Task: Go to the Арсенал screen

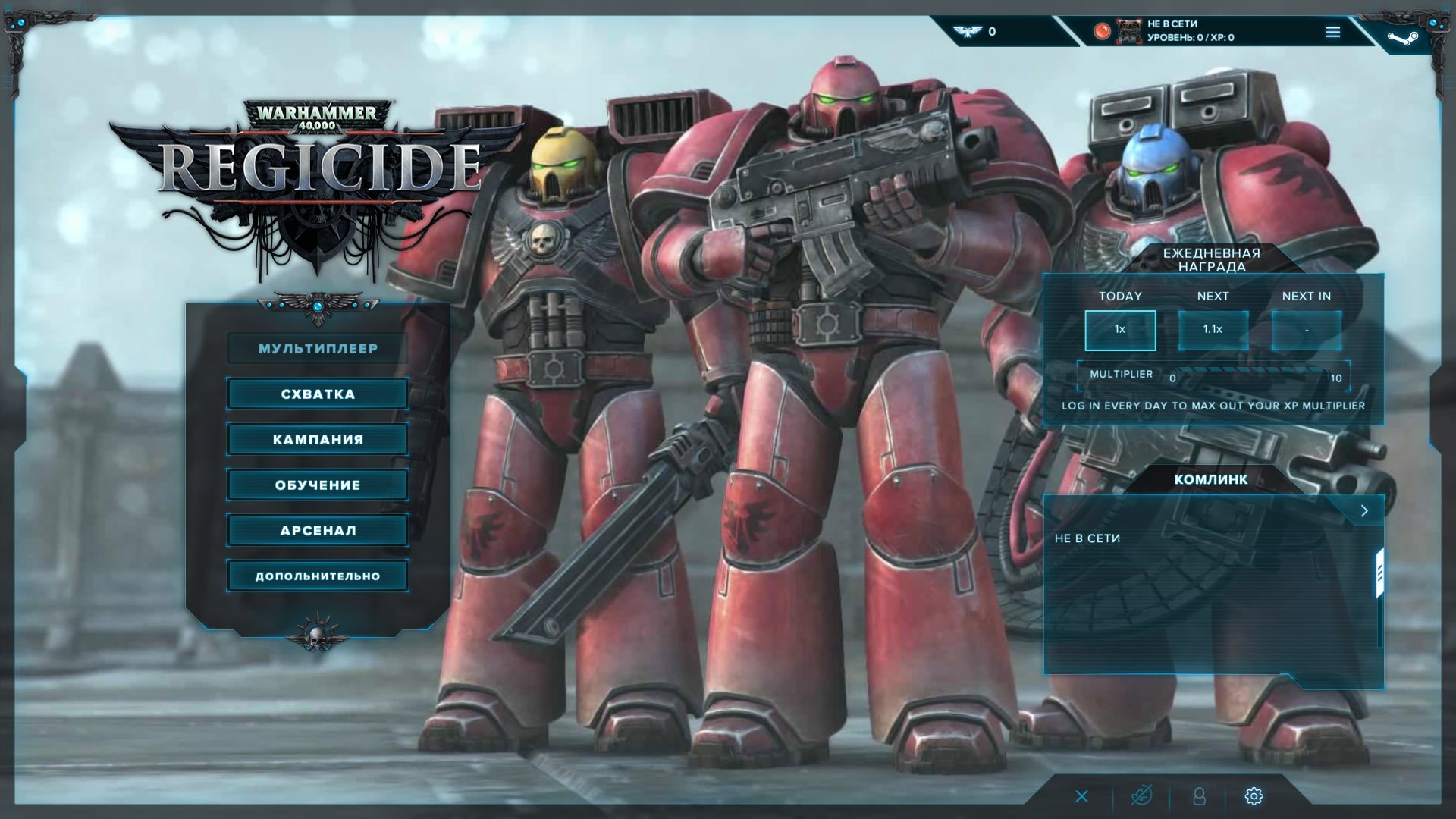Action: pos(318,531)
